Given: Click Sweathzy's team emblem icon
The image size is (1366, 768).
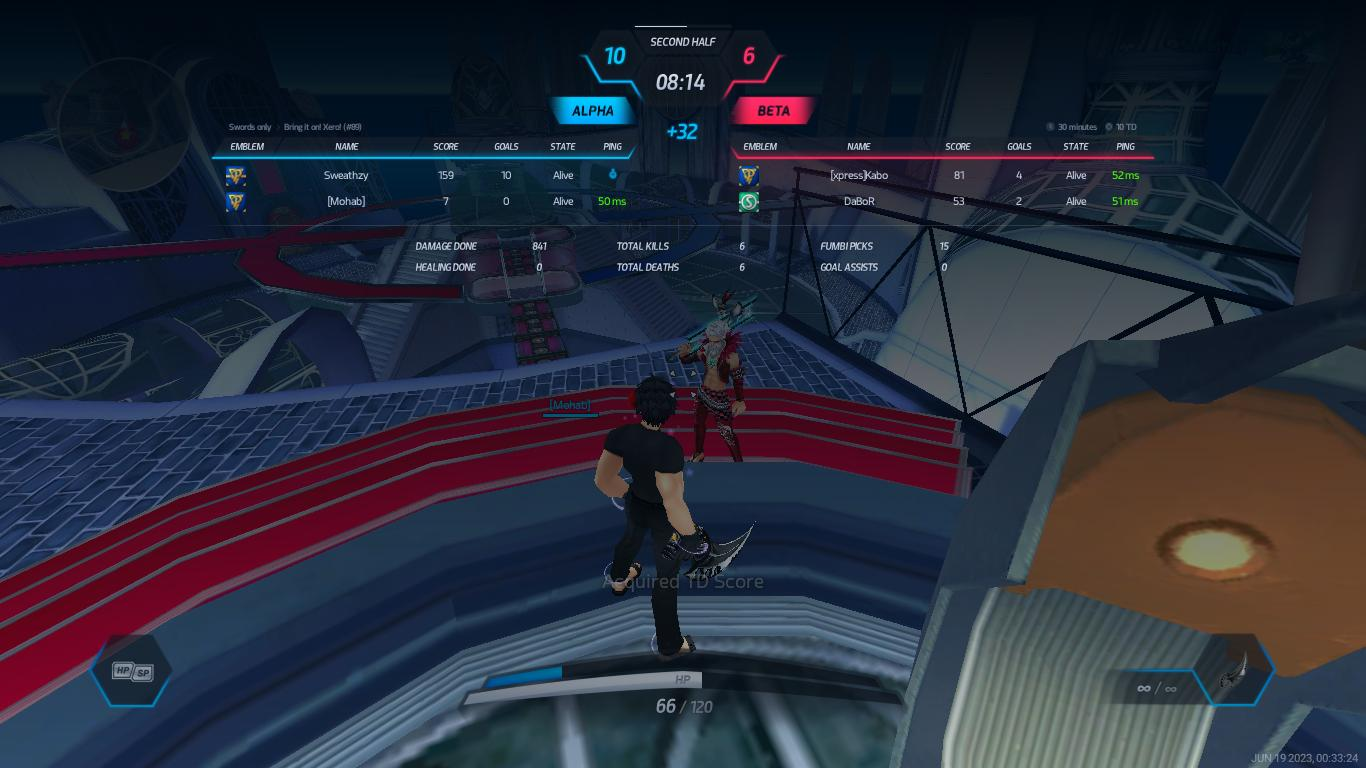Looking at the screenshot, I should point(236,176).
